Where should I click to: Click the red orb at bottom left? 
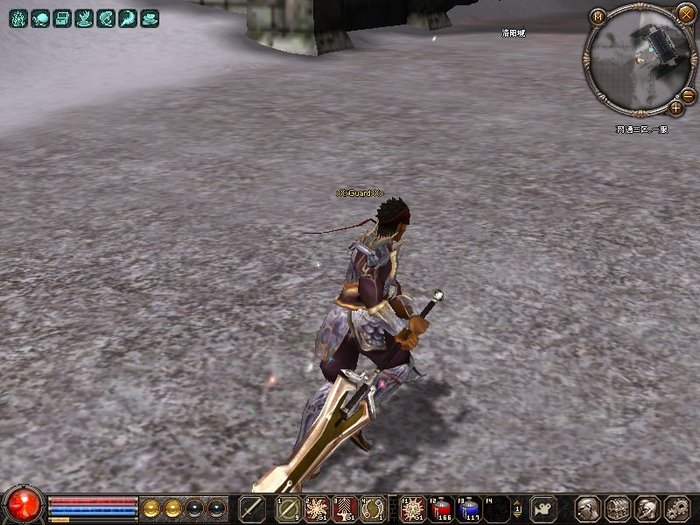(23, 505)
